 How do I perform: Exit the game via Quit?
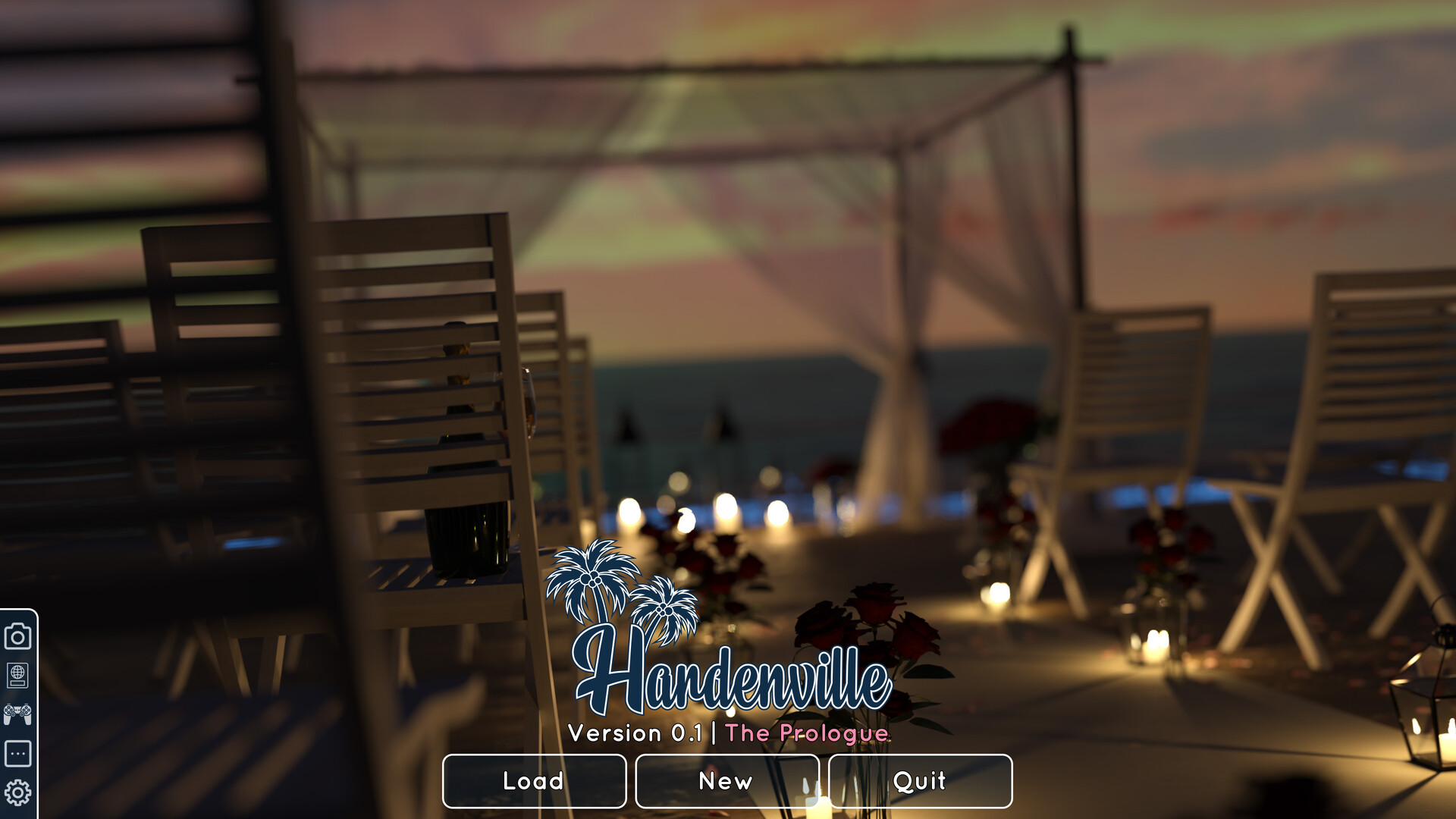pyautogui.click(x=919, y=781)
